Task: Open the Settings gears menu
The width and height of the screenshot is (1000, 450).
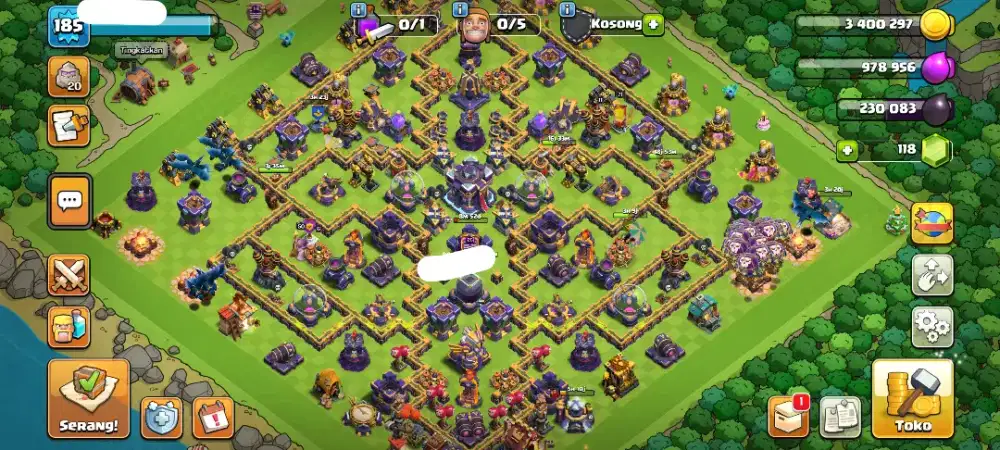Action: coord(931,327)
